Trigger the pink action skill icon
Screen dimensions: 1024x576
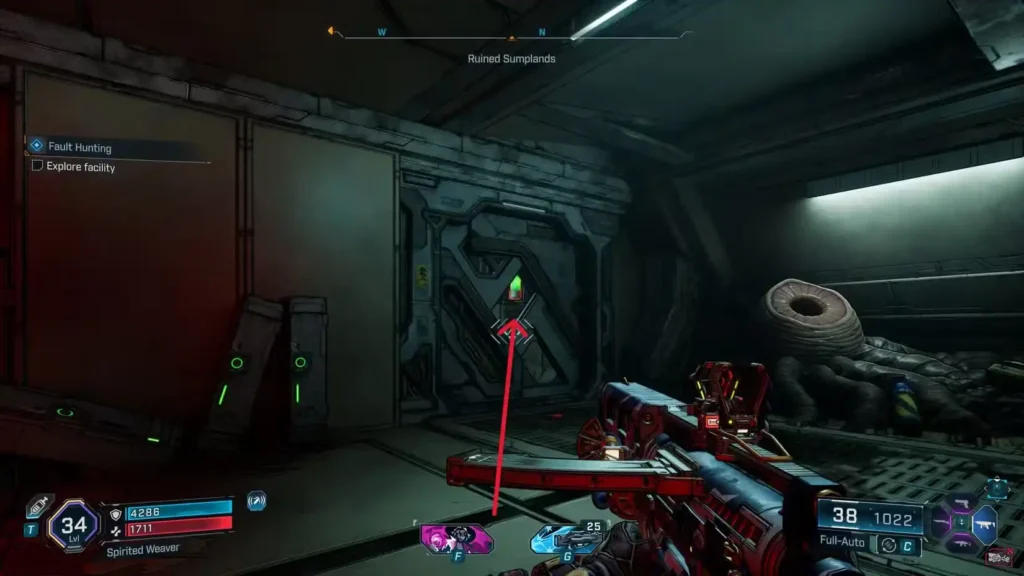[457, 538]
